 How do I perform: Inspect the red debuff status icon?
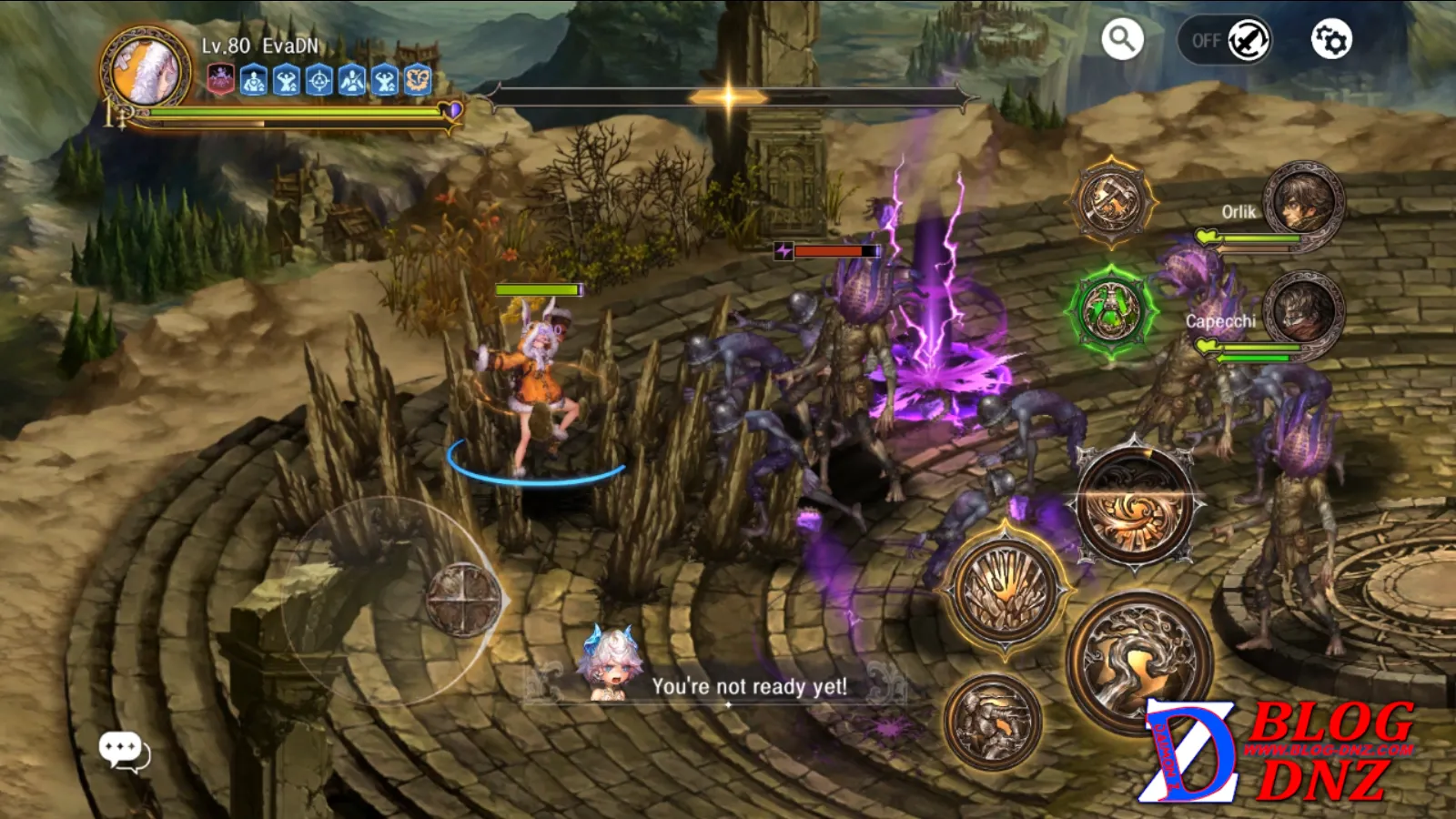pyautogui.click(x=221, y=80)
